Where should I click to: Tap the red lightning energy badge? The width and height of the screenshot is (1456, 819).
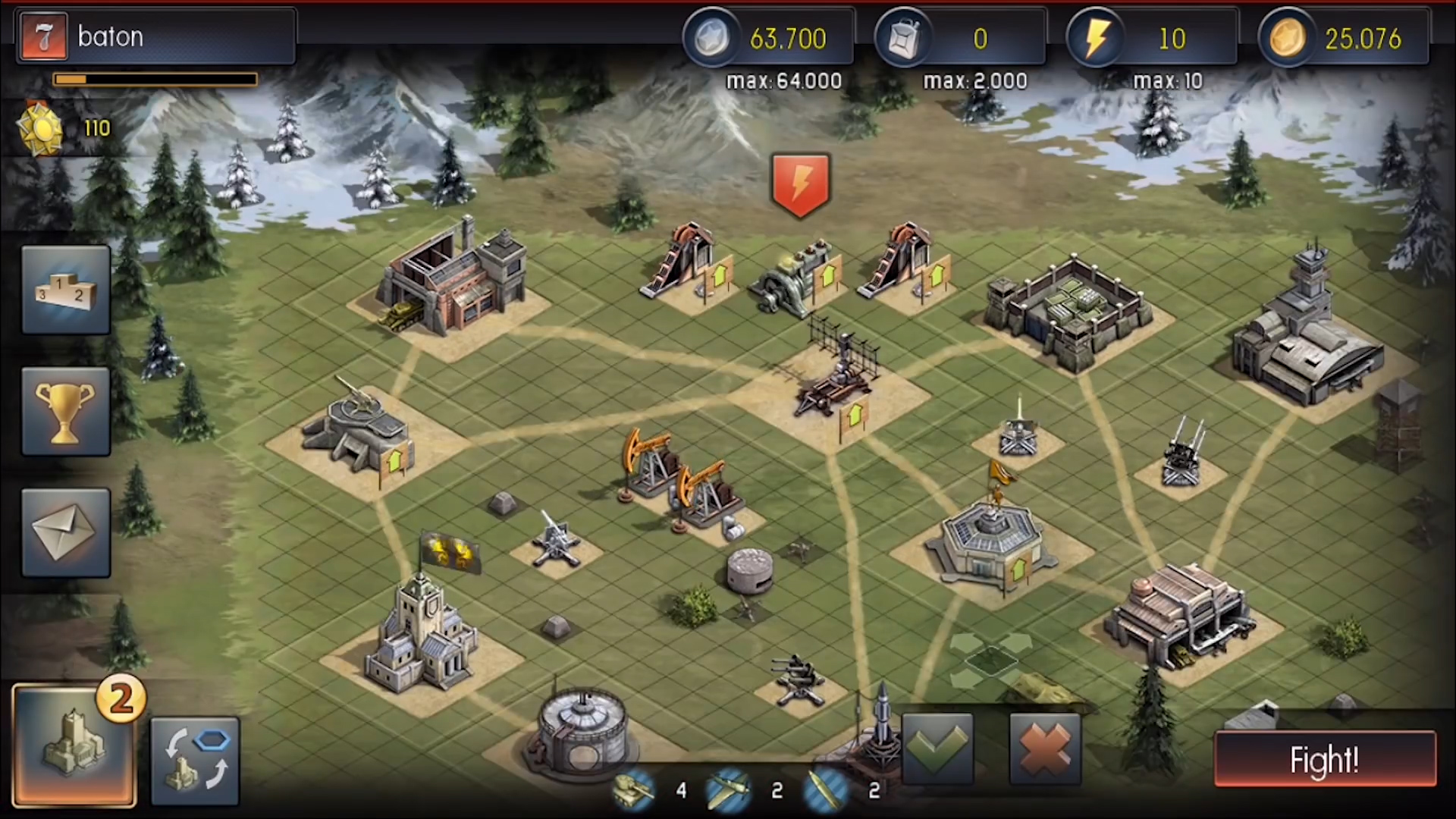coord(800,184)
